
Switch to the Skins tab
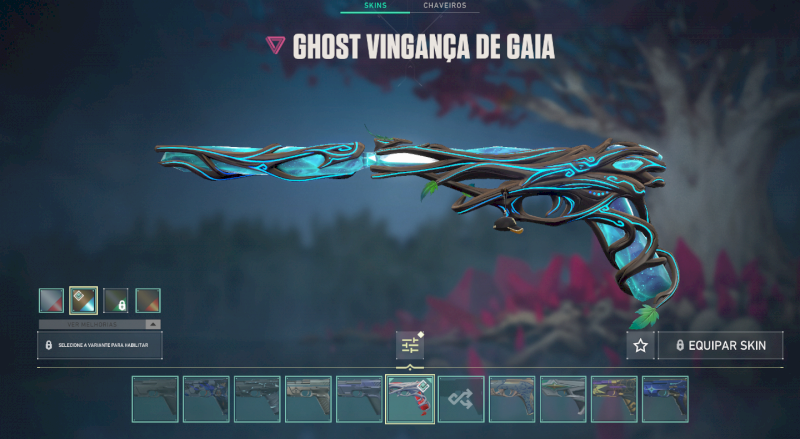click(374, 6)
